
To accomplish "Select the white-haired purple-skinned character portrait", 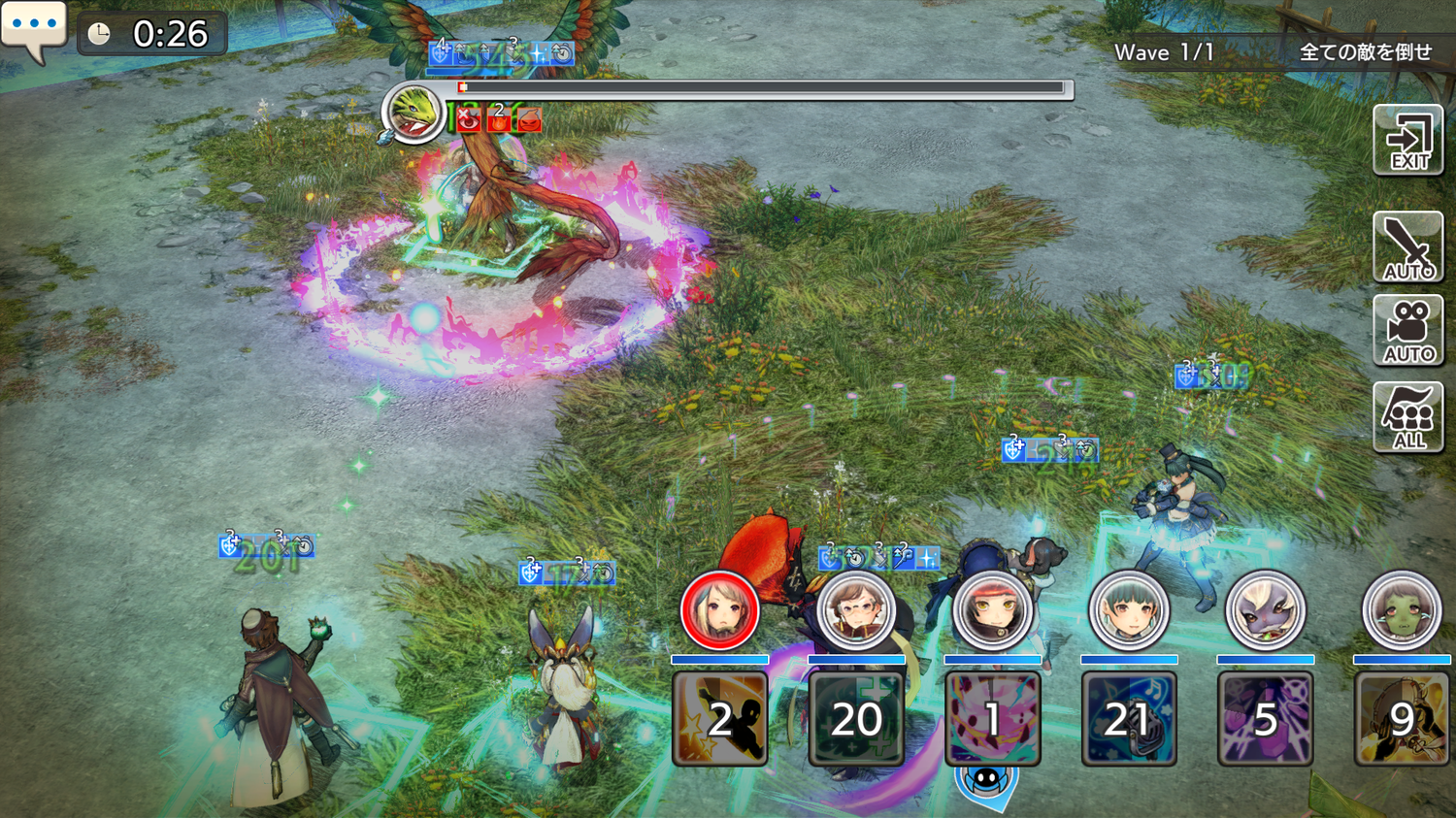I will 1265,610.
